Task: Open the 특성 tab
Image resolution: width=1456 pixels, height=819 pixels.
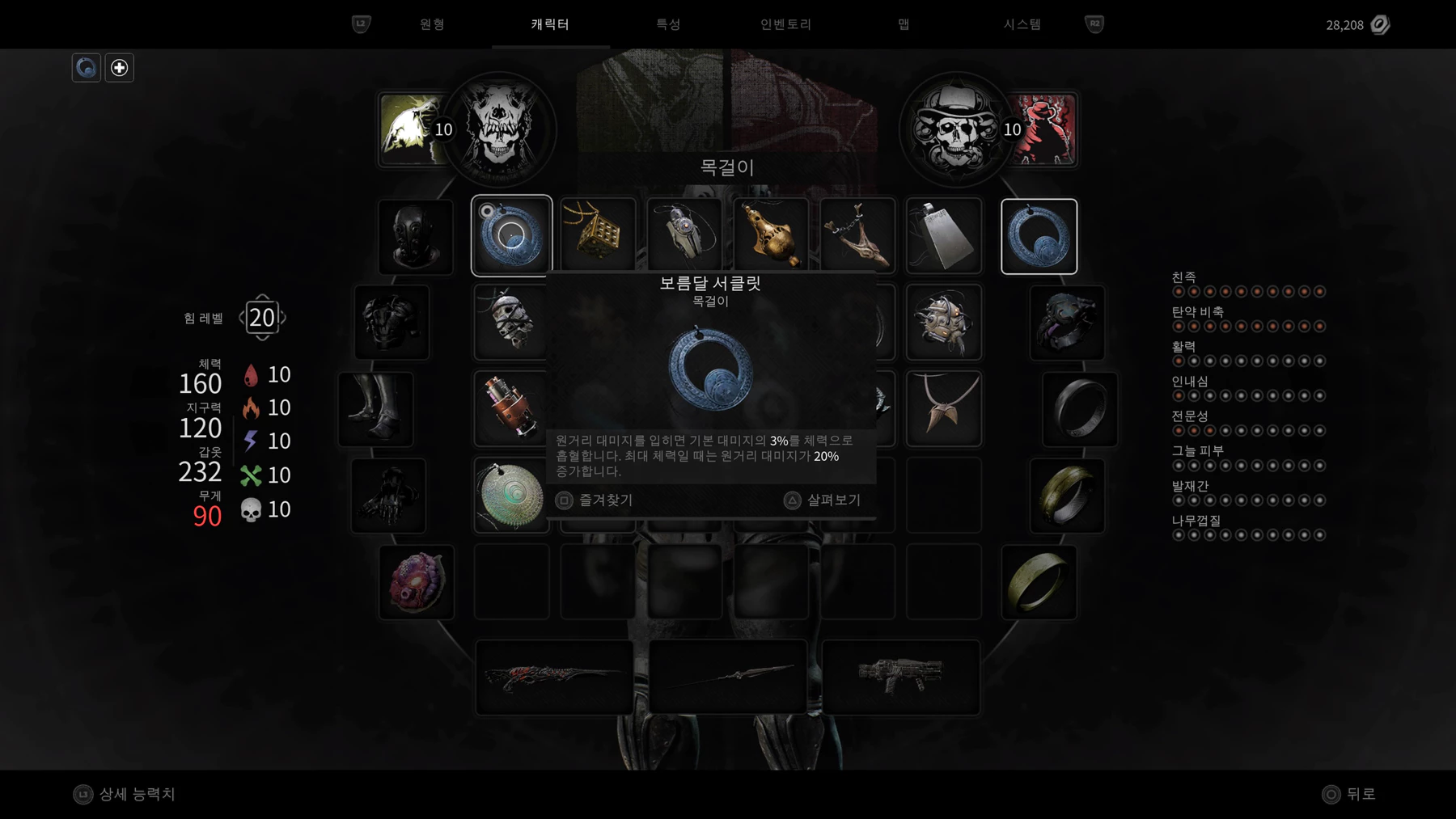Action: coord(668,24)
